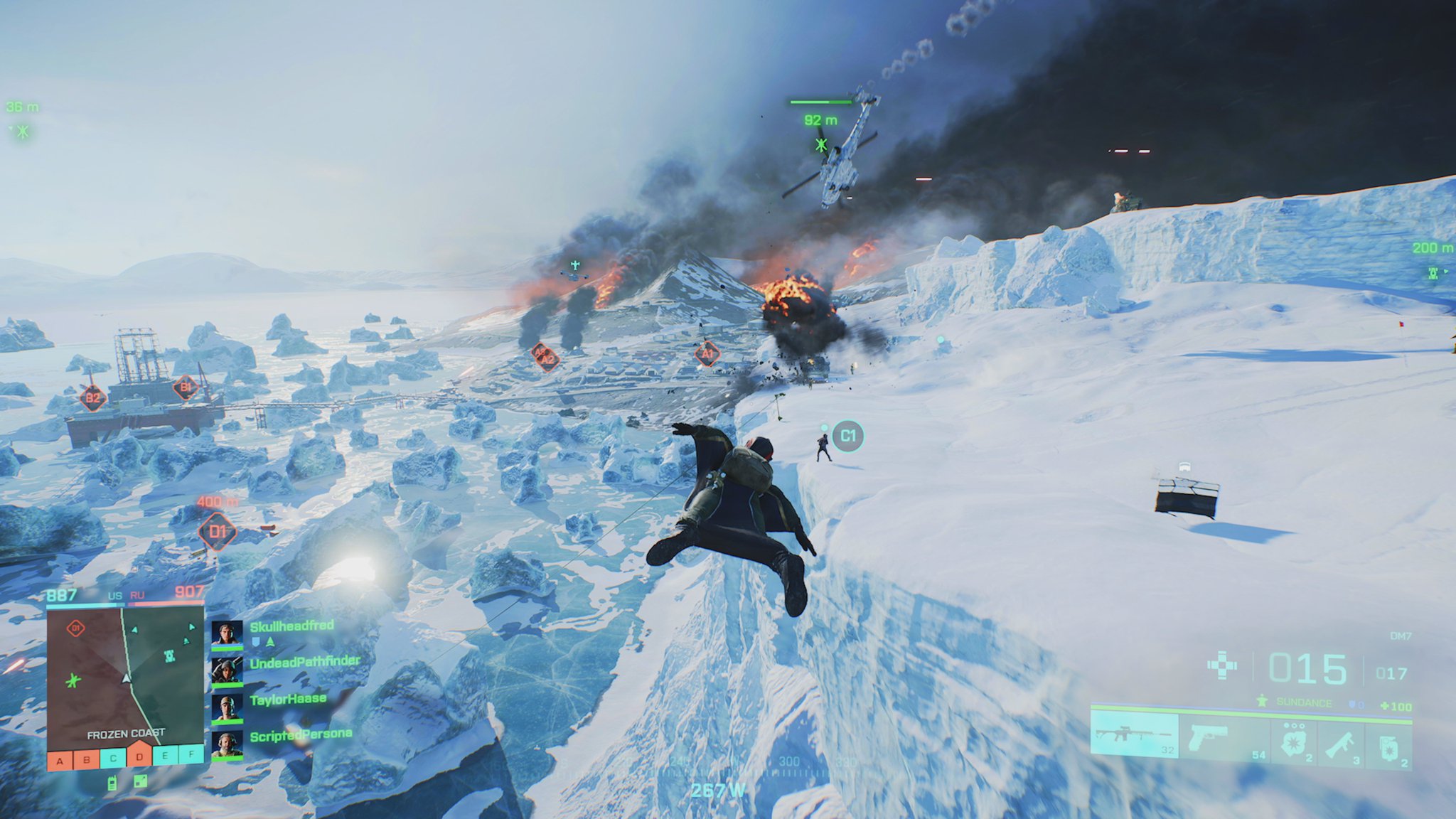Select sector D on the sector bar
Screen dimensions: 1456x819
click(139, 756)
